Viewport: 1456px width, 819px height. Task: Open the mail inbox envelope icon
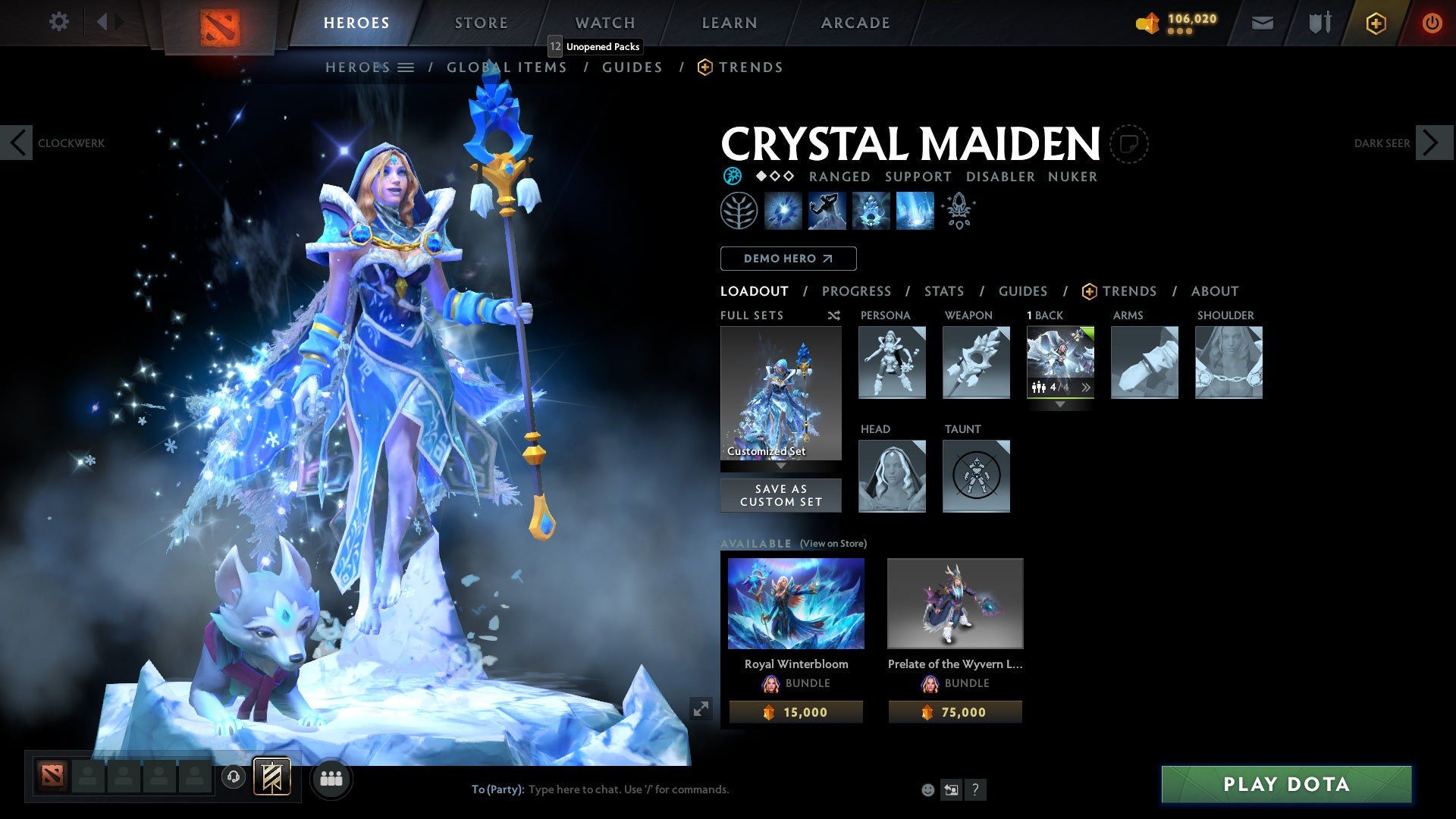[1262, 23]
